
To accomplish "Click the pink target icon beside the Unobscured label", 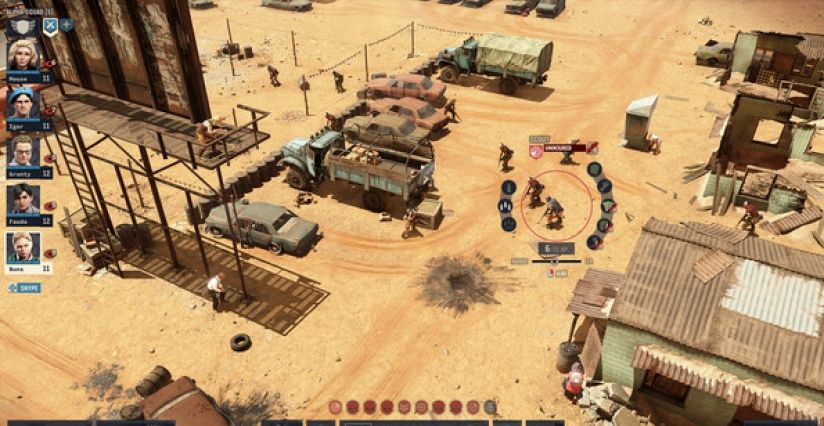I will (x=536, y=151).
